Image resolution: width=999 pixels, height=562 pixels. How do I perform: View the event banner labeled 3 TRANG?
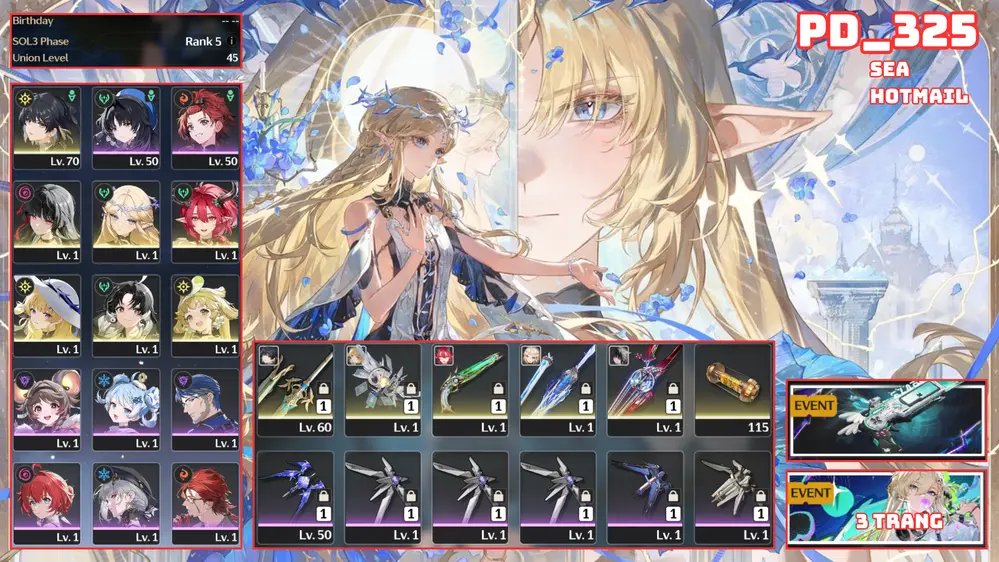click(886, 508)
